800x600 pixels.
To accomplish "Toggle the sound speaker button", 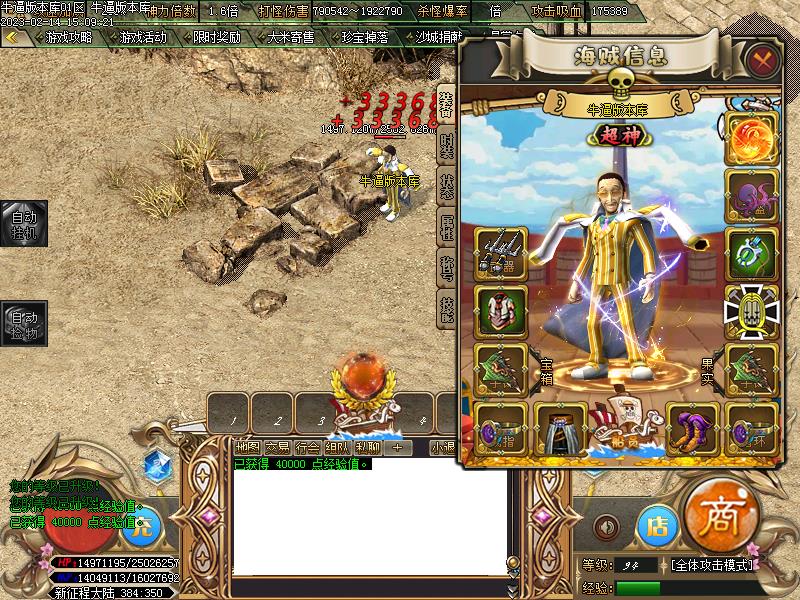I will 606,525.
